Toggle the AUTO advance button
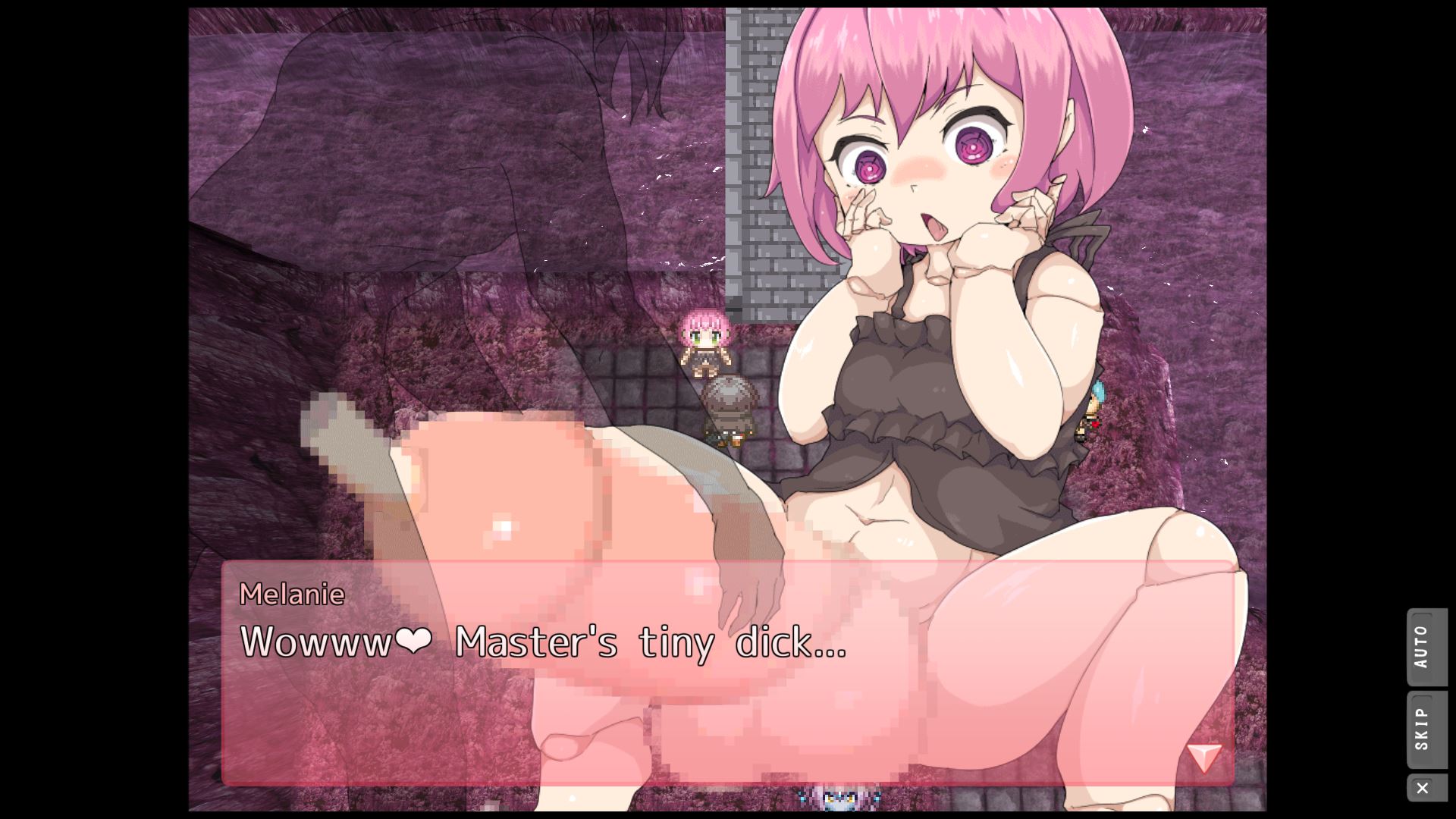The image size is (1456, 819). pyautogui.click(x=1426, y=647)
